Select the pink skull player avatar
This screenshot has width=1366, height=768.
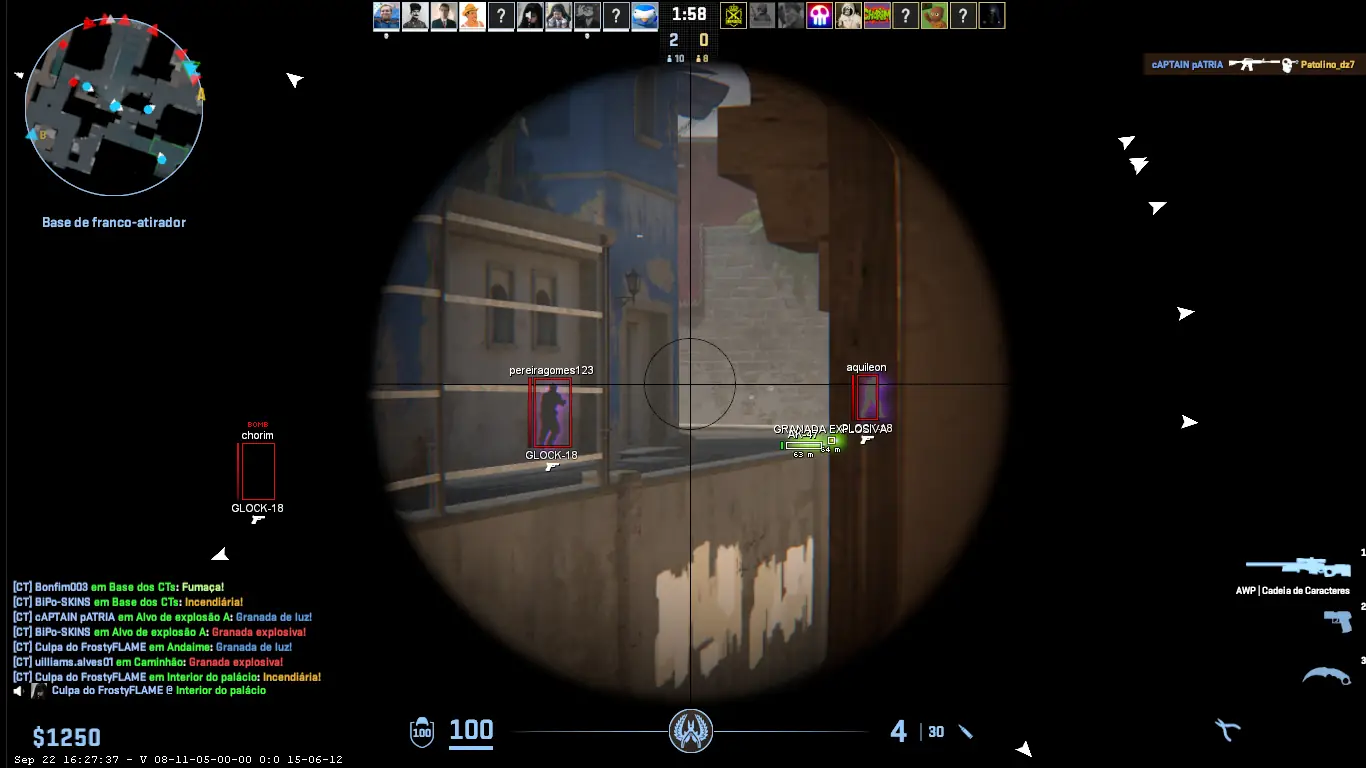pyautogui.click(x=820, y=15)
